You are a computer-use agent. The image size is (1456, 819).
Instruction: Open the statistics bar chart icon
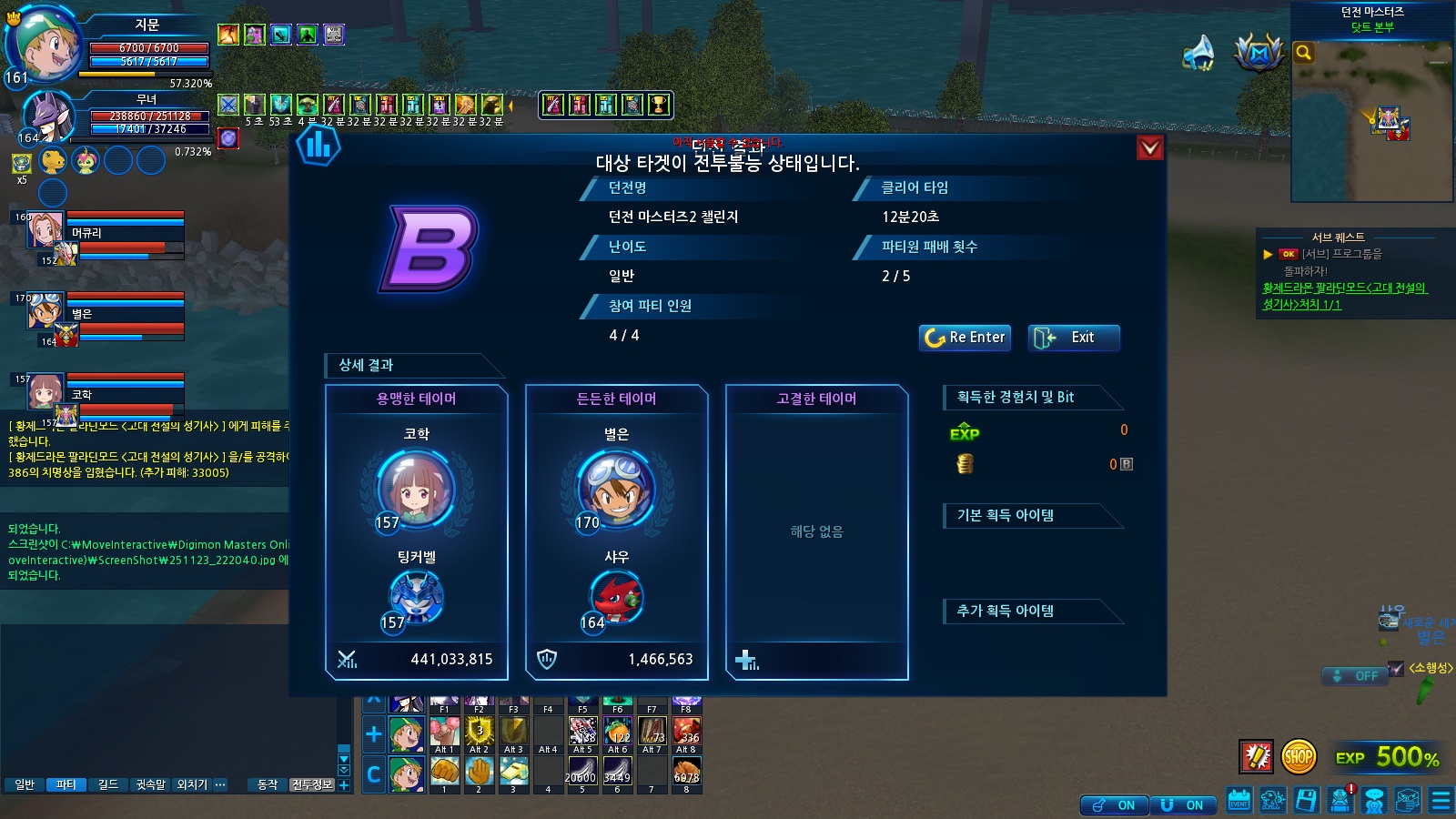(318, 146)
